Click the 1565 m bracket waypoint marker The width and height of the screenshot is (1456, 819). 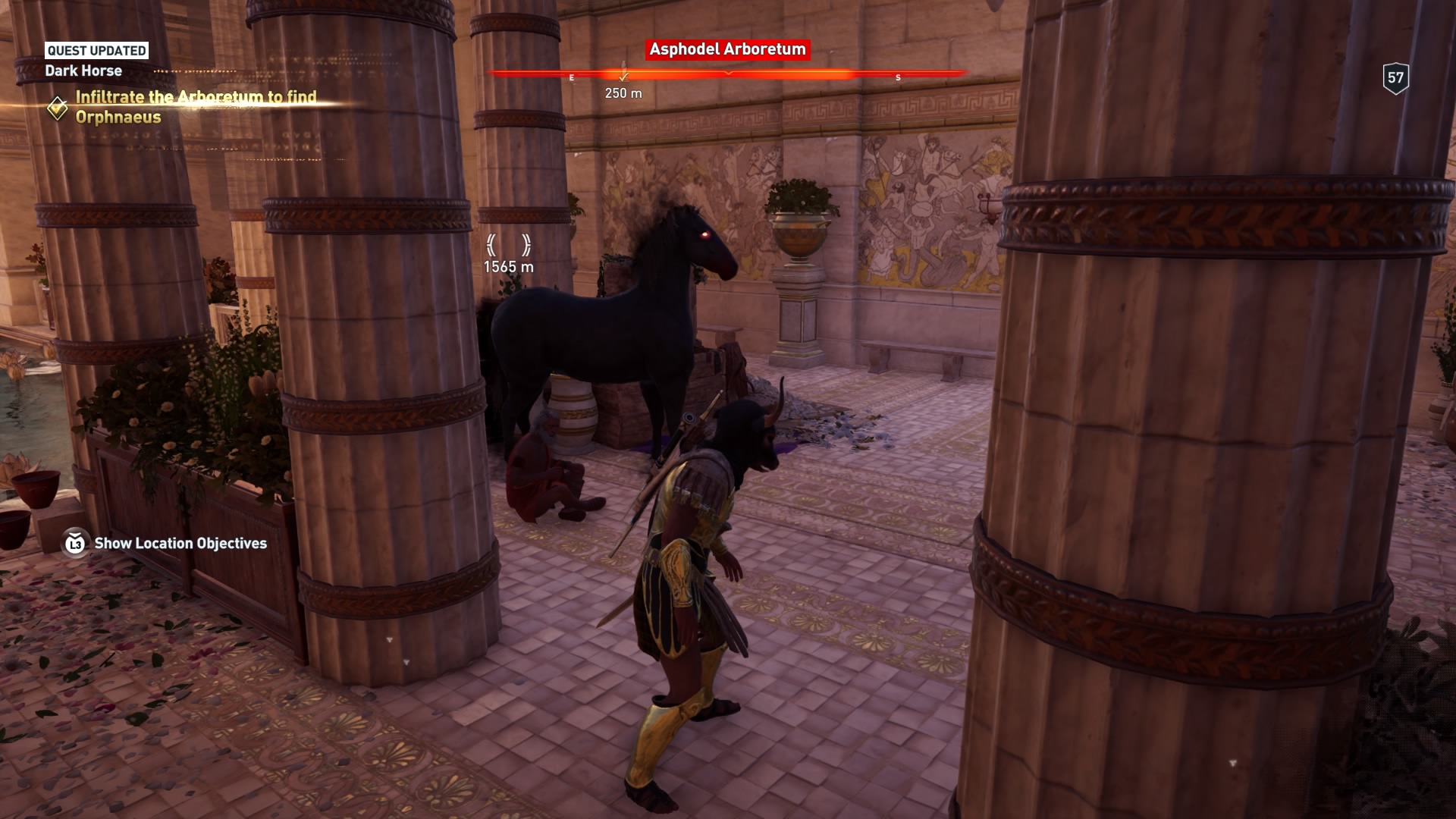click(x=509, y=245)
